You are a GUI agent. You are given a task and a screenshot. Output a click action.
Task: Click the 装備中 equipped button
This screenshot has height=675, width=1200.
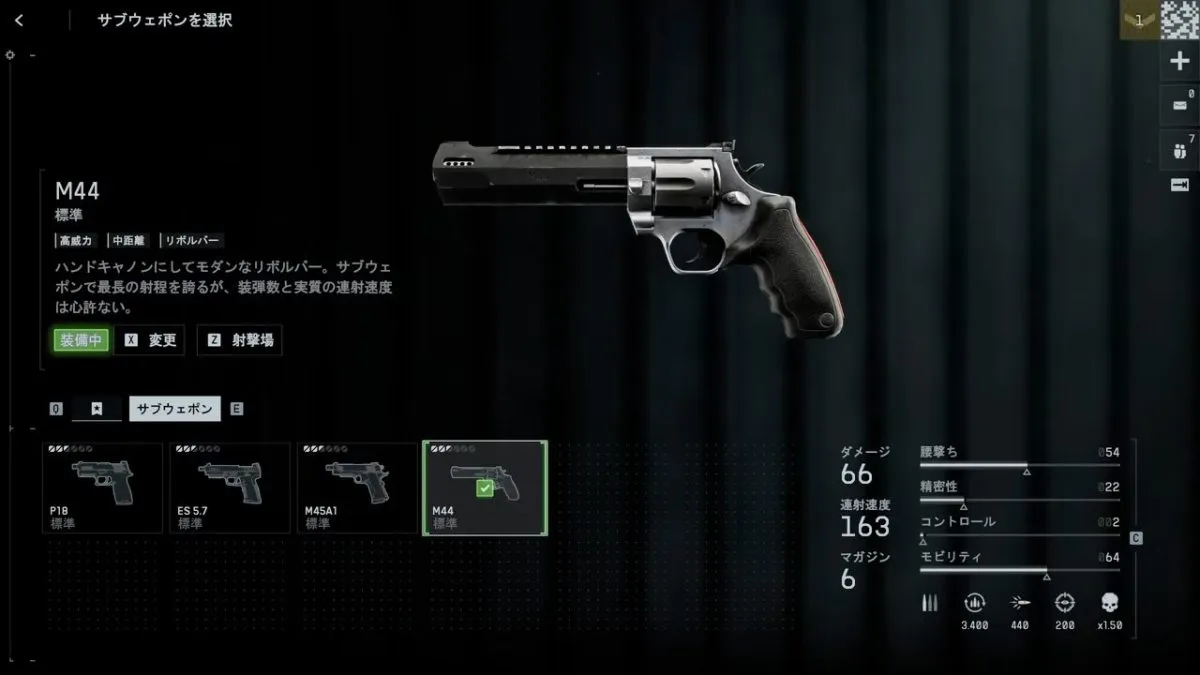(81, 340)
